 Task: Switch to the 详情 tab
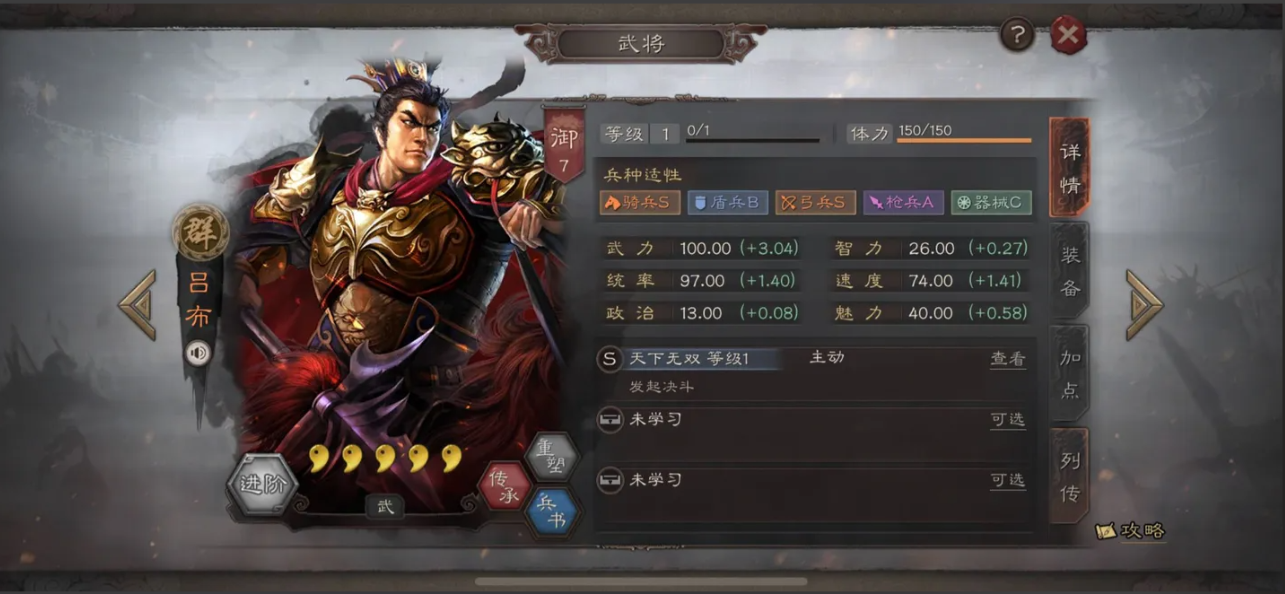point(1069,167)
